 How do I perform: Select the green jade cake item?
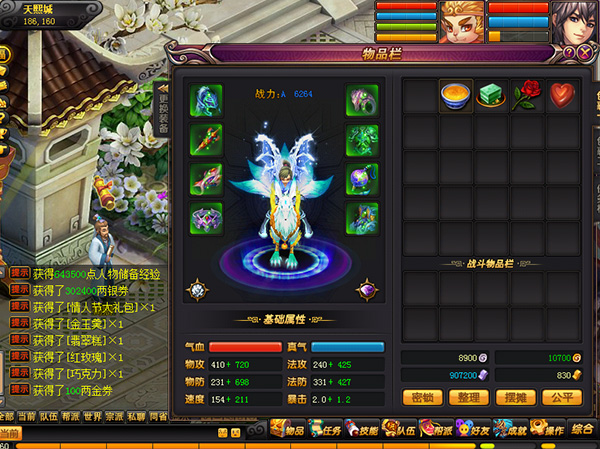pyautogui.click(x=491, y=97)
